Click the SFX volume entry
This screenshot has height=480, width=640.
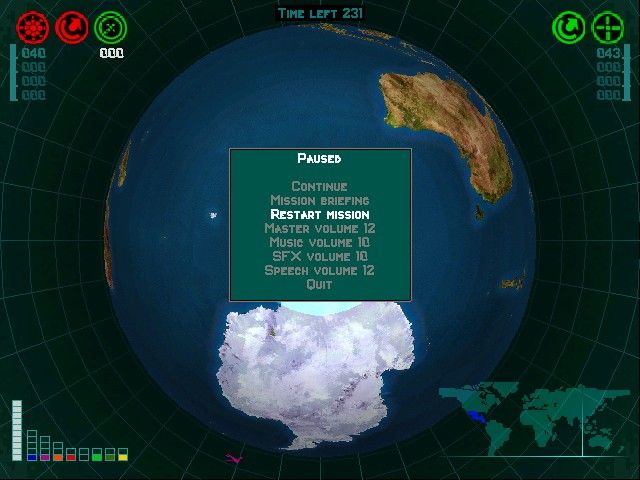pyautogui.click(x=320, y=256)
